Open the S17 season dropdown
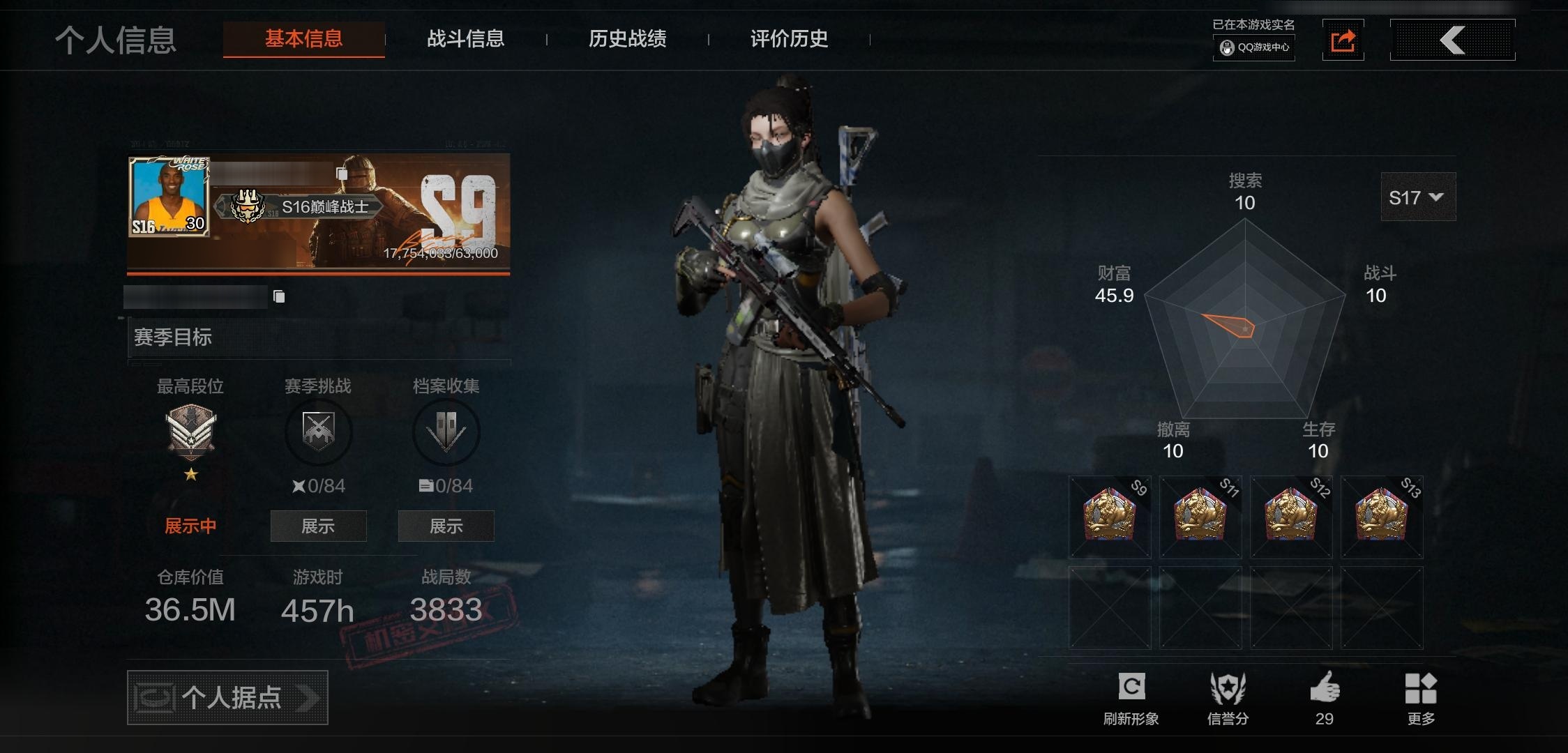Image resolution: width=1568 pixels, height=753 pixels. coord(1417,197)
